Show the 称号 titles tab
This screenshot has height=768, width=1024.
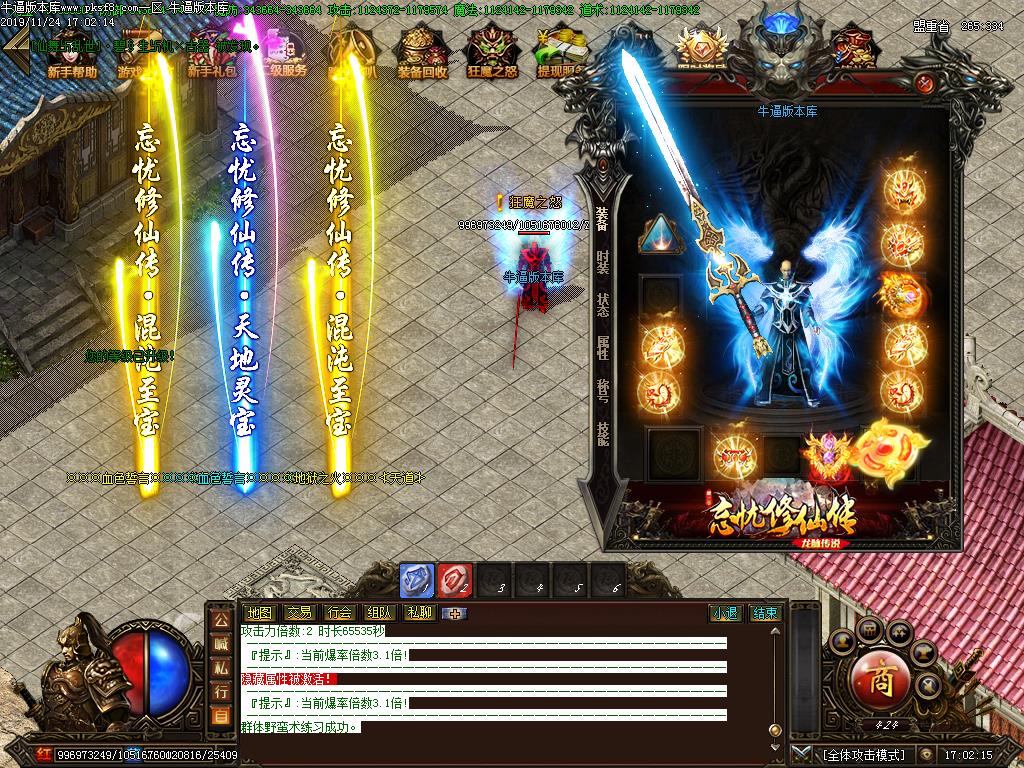click(x=602, y=389)
